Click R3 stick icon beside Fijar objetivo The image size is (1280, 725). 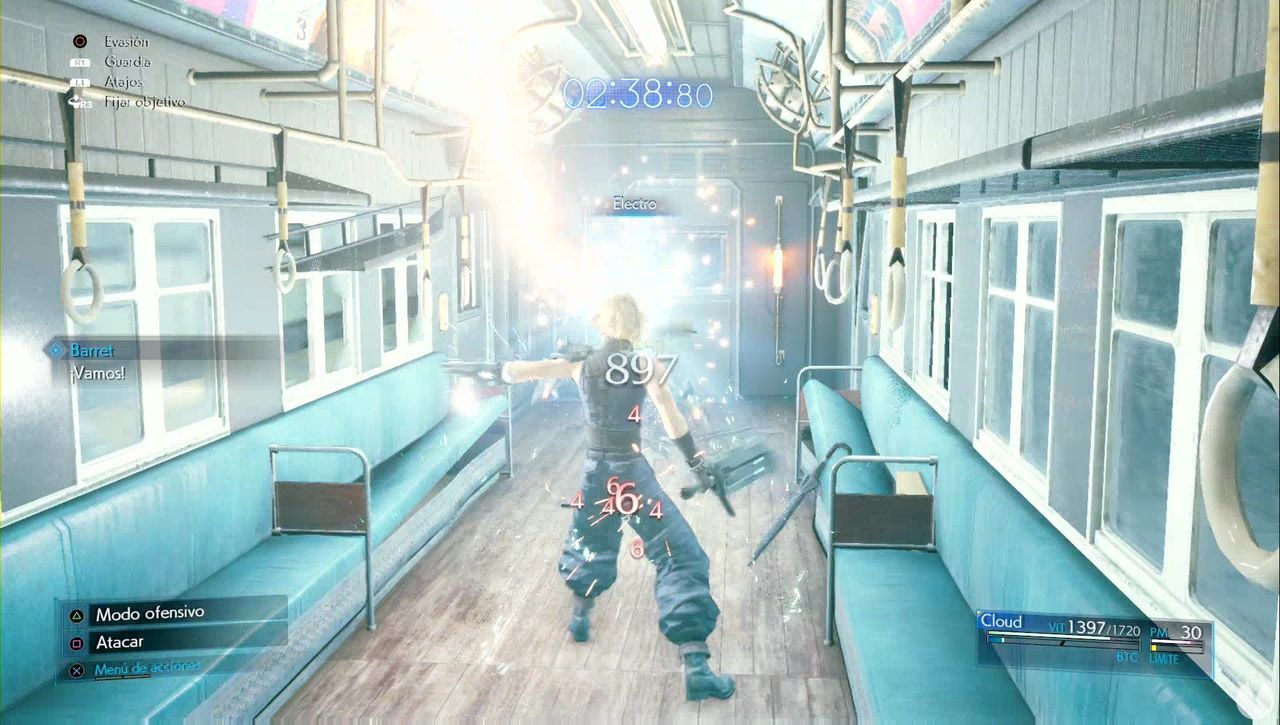pos(77,103)
